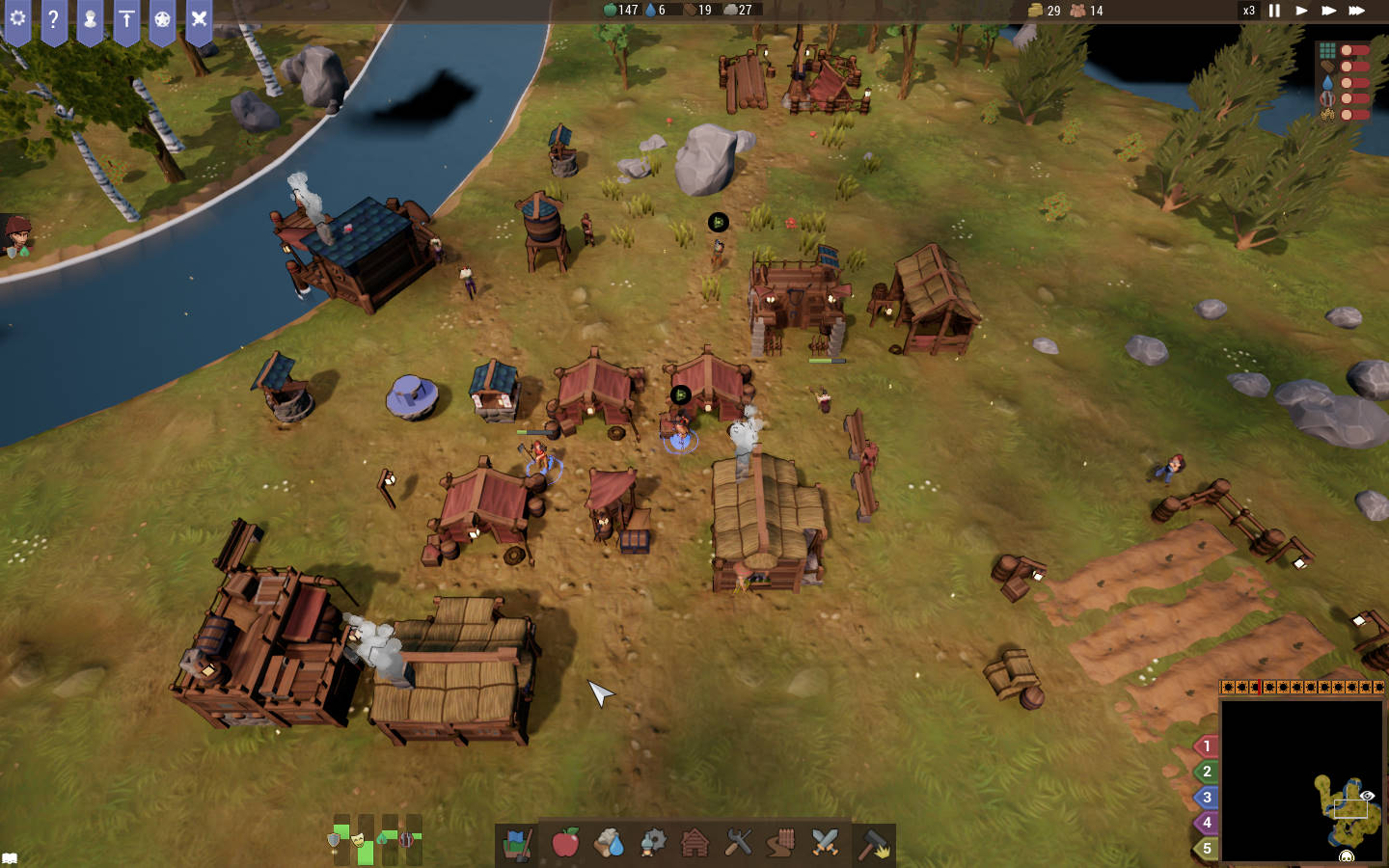
Task: Open the crossed swords banner at top
Action: (199, 19)
